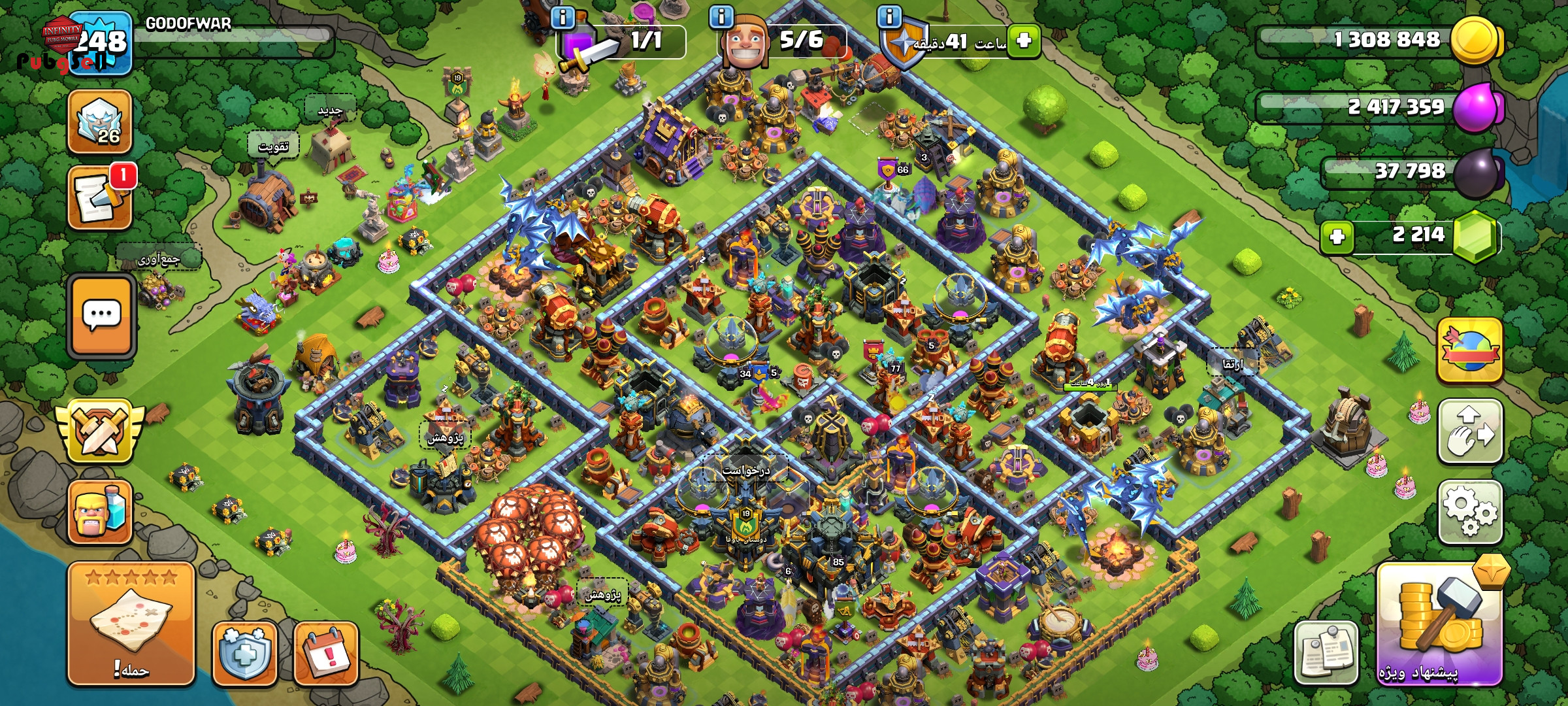1568x706 pixels.
Task: Open the events calendar button
Action: tap(326, 653)
